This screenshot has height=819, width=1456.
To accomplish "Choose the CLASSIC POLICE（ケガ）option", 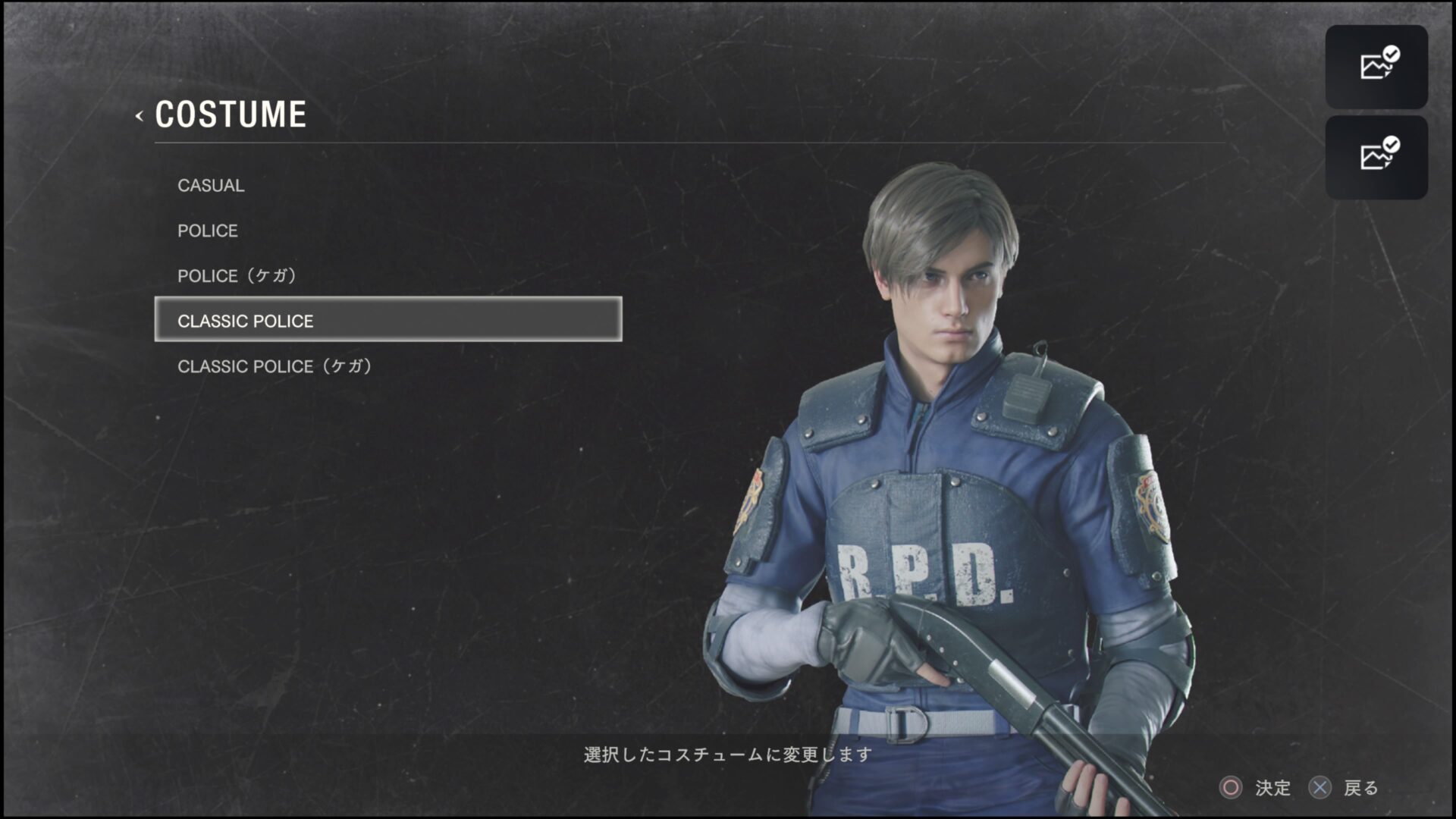I will [276, 367].
